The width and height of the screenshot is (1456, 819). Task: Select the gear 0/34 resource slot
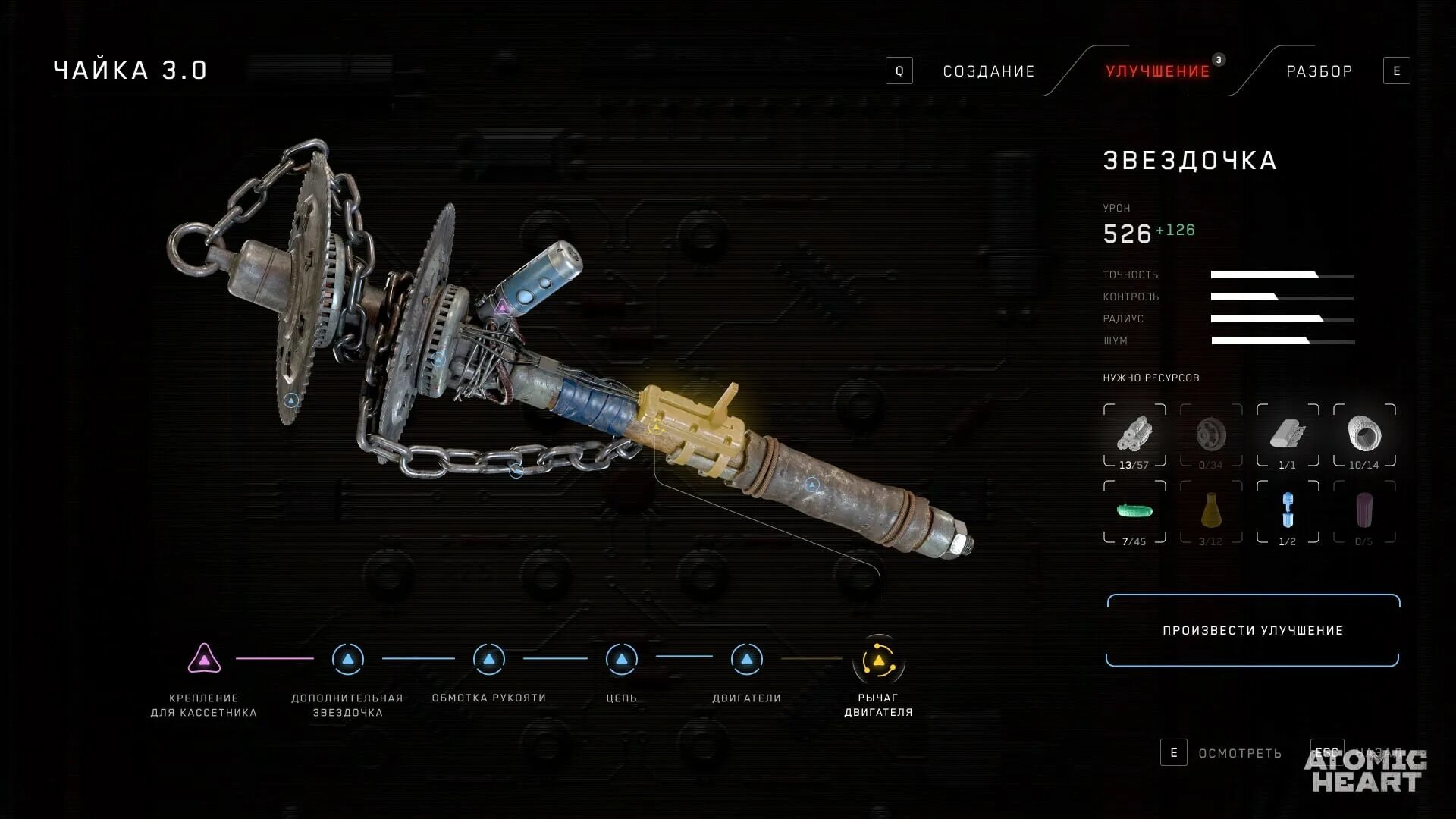[x=1211, y=436]
